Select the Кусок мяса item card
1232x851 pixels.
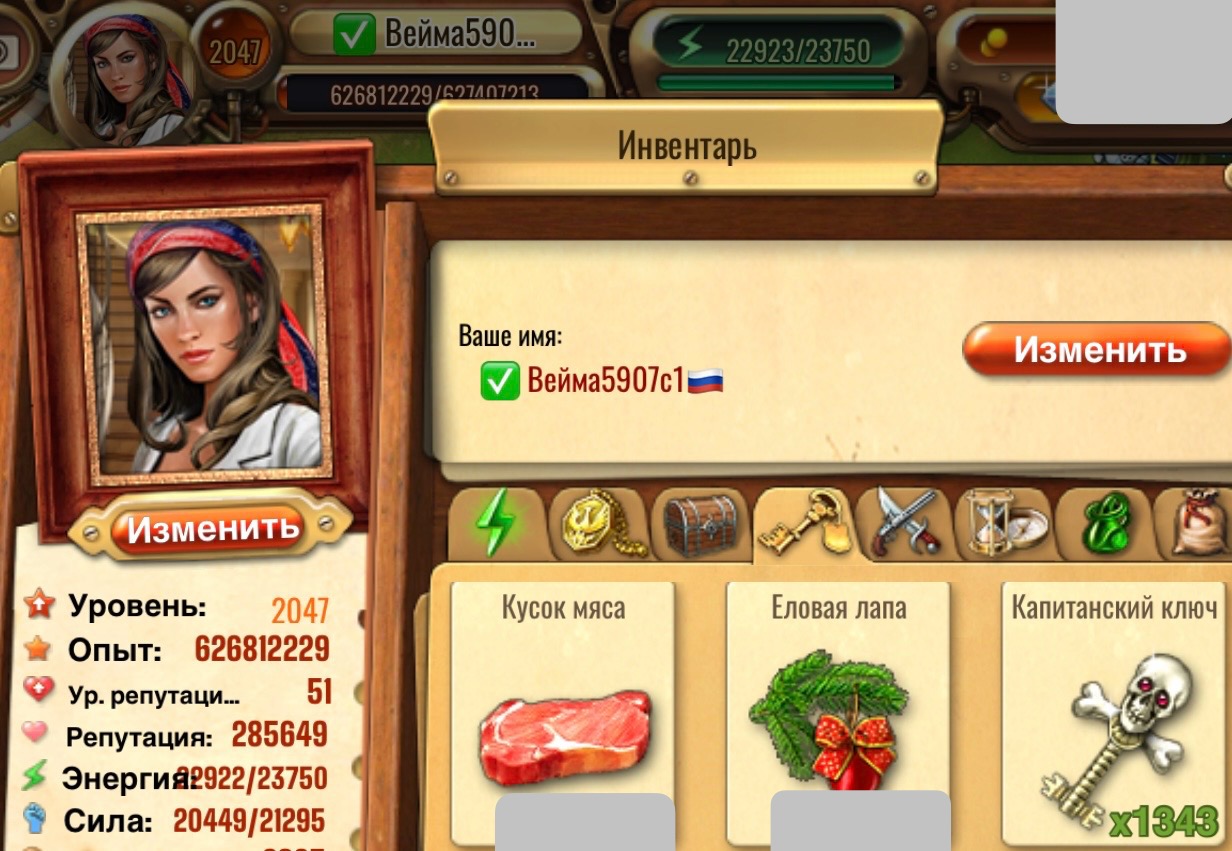pos(563,712)
